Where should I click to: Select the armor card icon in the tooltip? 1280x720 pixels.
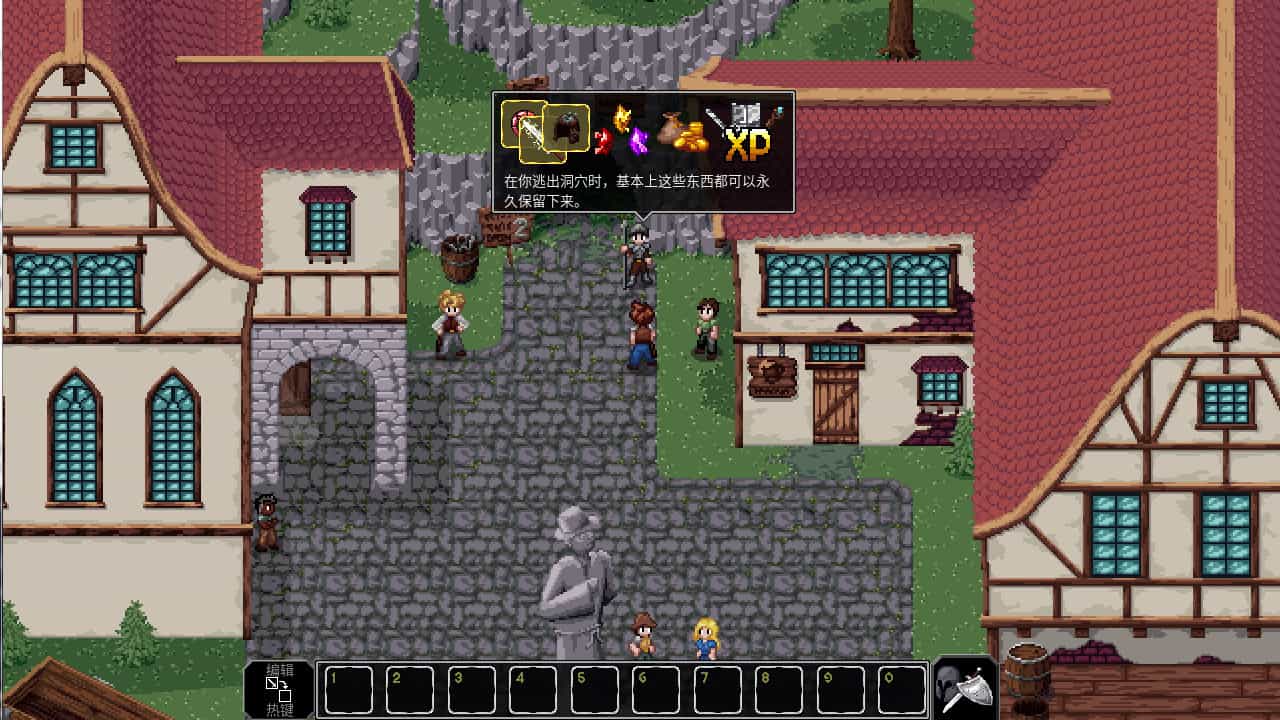(568, 127)
